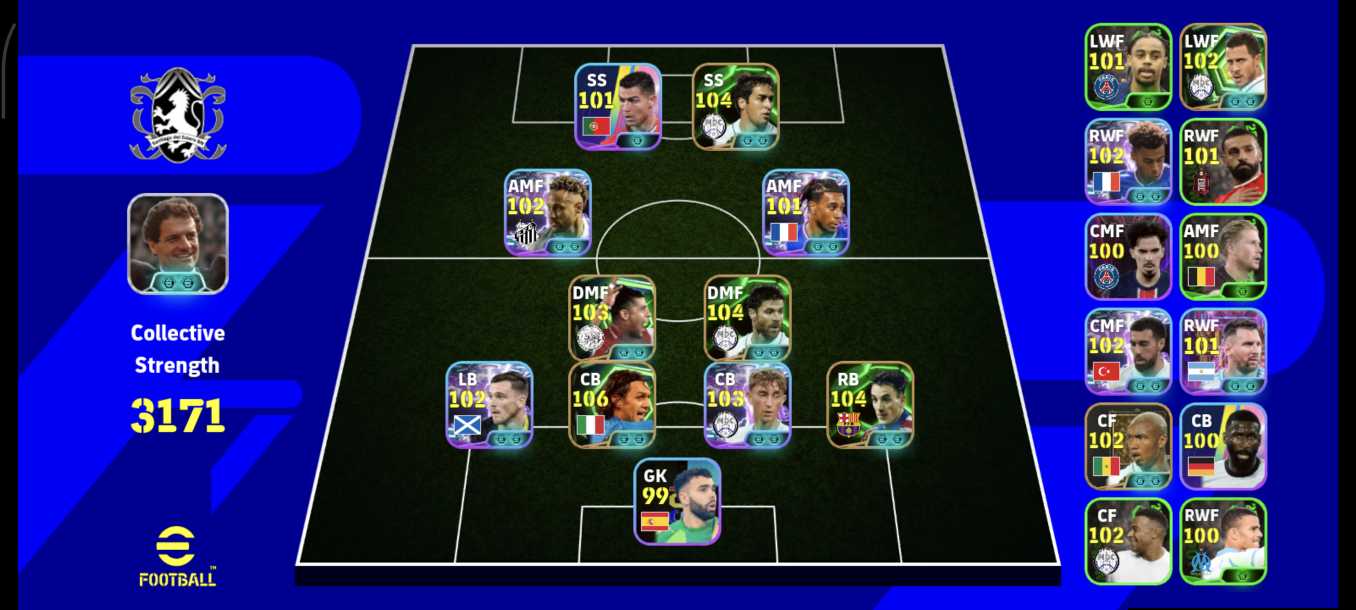Pick the CMF 102 Turkey substitute
1356x610 pixels.
click(1128, 351)
